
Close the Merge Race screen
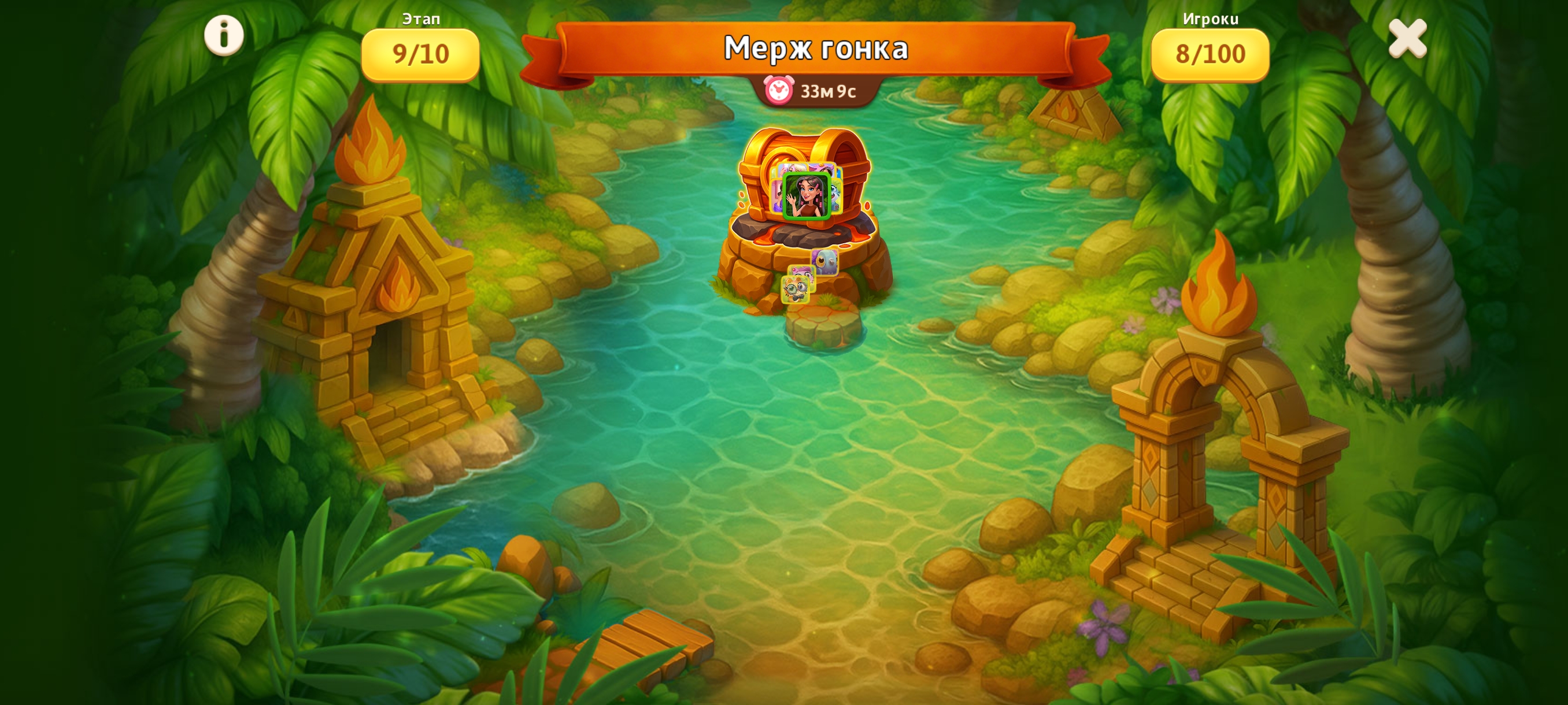(x=1407, y=38)
